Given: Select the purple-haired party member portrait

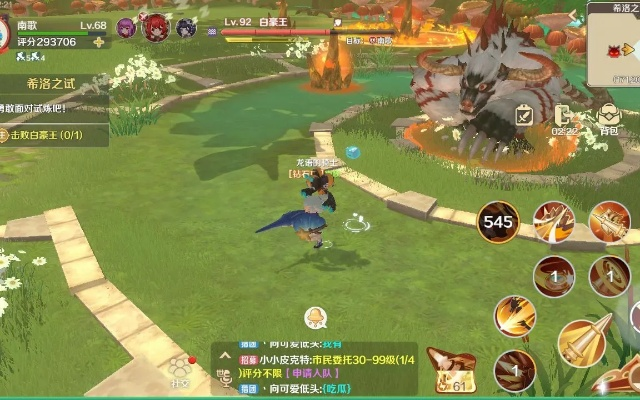Looking at the screenshot, I should tap(126, 27).
